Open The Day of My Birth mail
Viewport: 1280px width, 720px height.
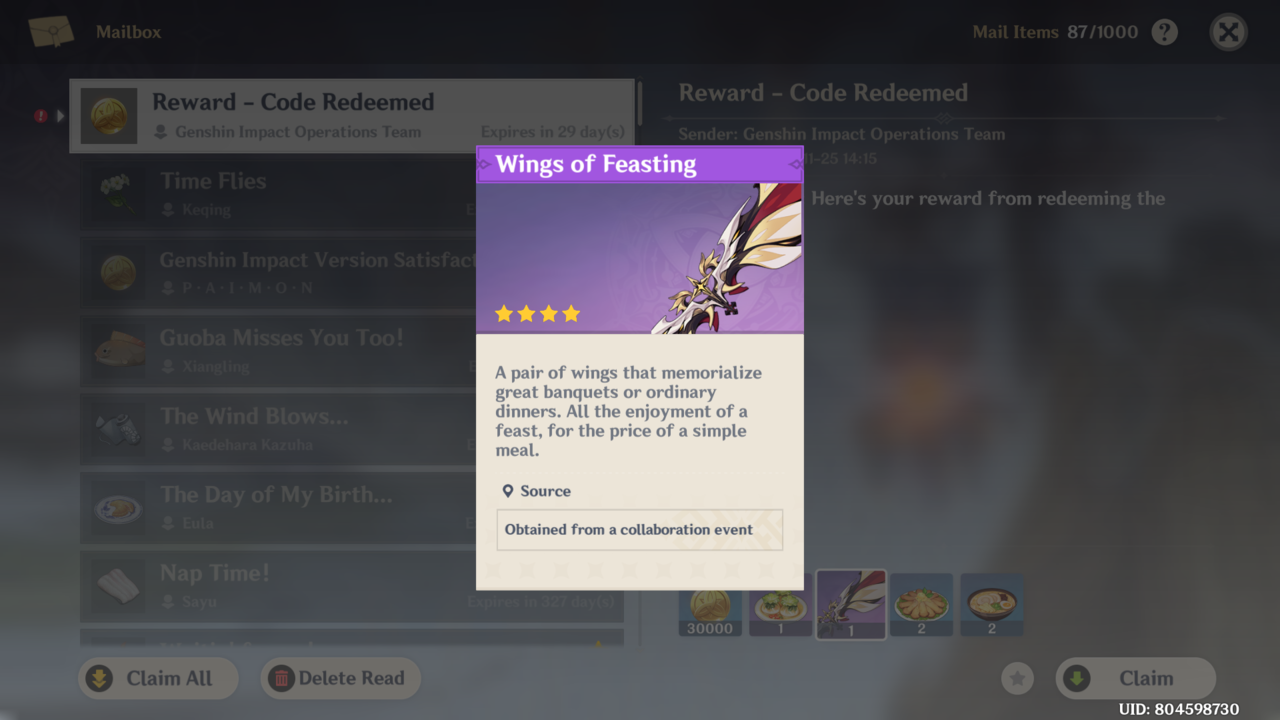280,508
